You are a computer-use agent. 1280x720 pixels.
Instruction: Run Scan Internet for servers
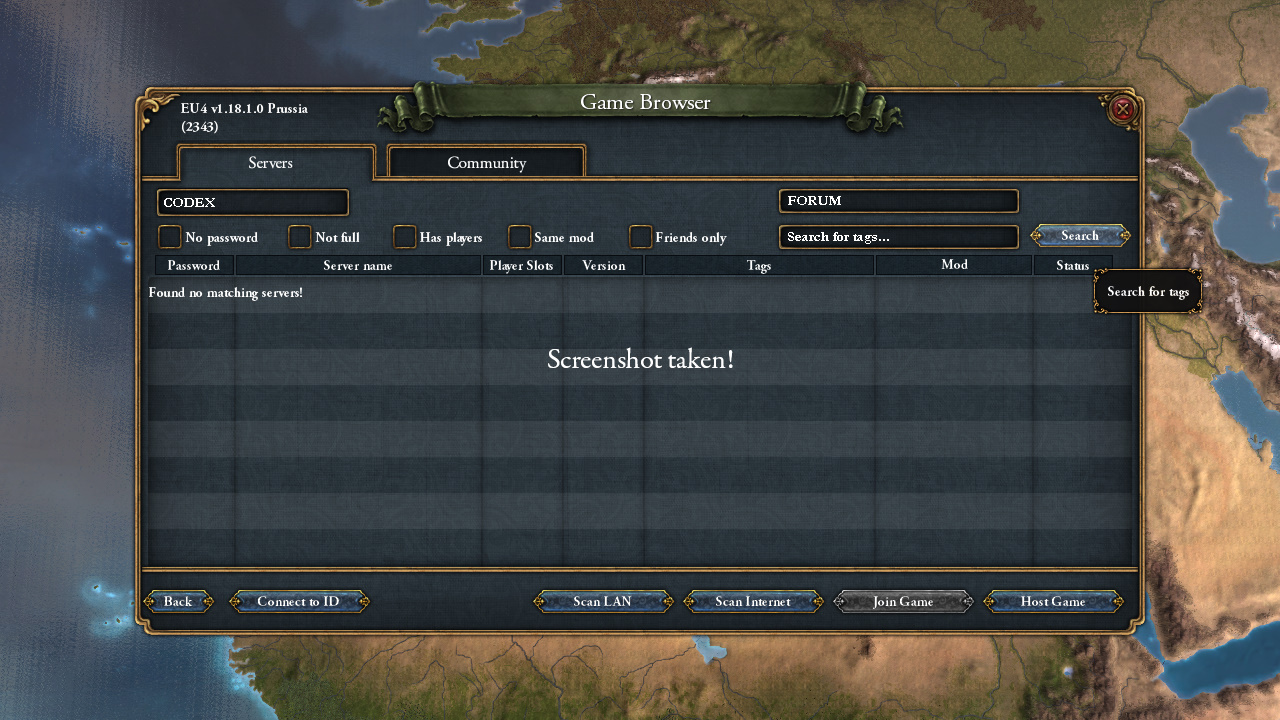pos(752,601)
